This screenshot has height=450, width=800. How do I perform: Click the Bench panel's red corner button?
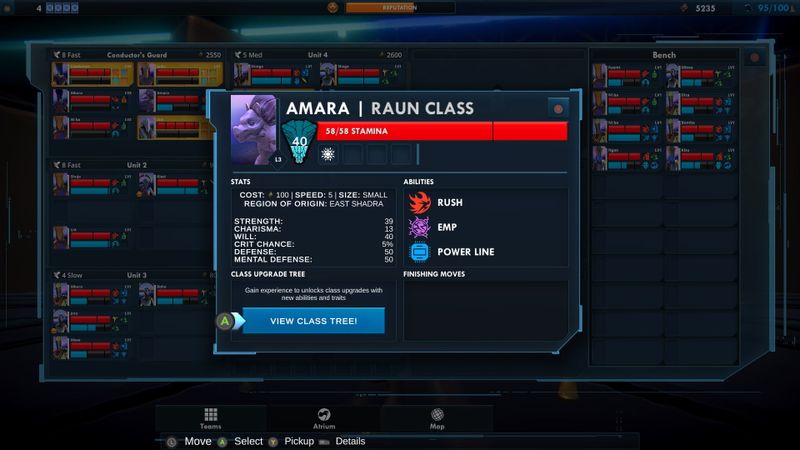[754, 58]
